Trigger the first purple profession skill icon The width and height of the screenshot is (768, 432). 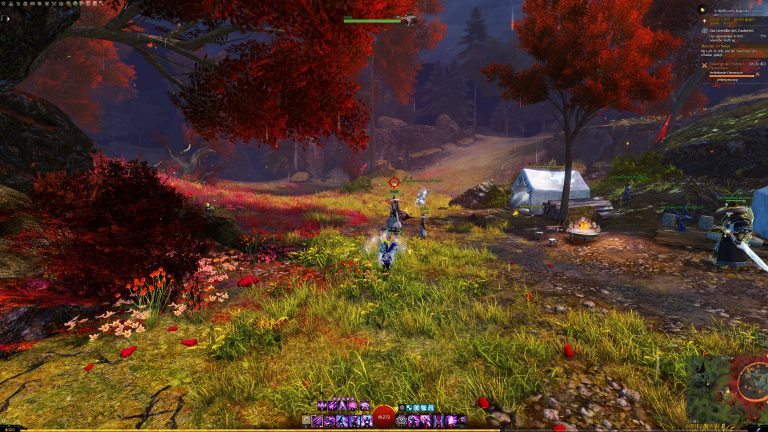320,405
